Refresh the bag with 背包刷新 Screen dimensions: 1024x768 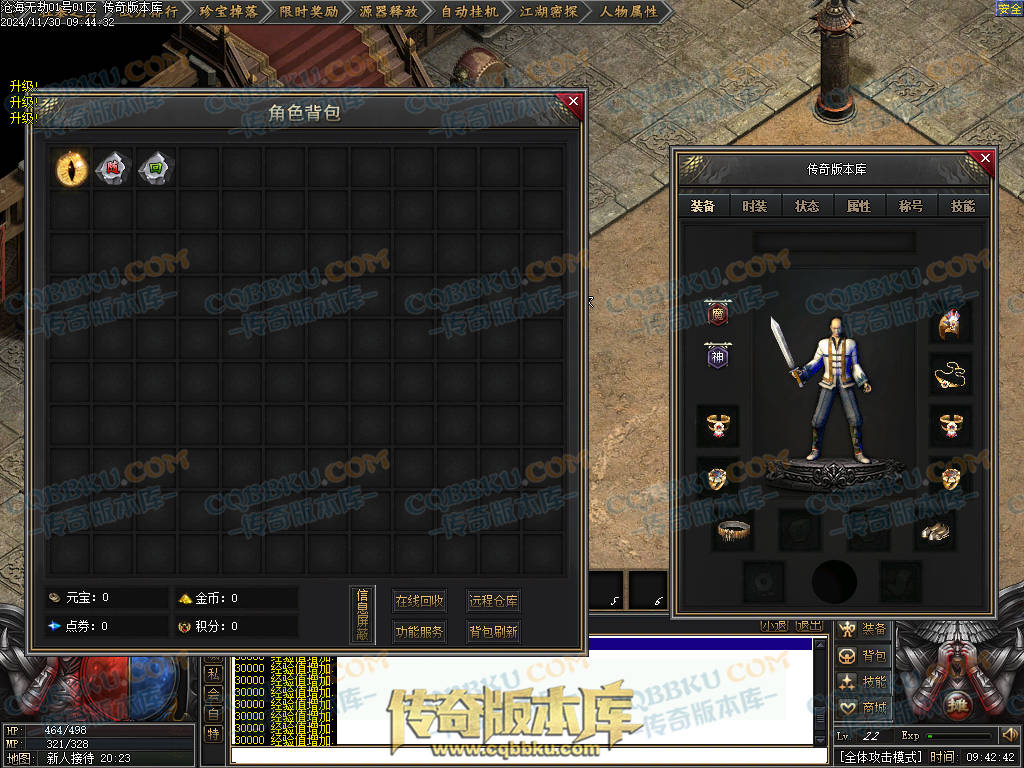tap(493, 632)
